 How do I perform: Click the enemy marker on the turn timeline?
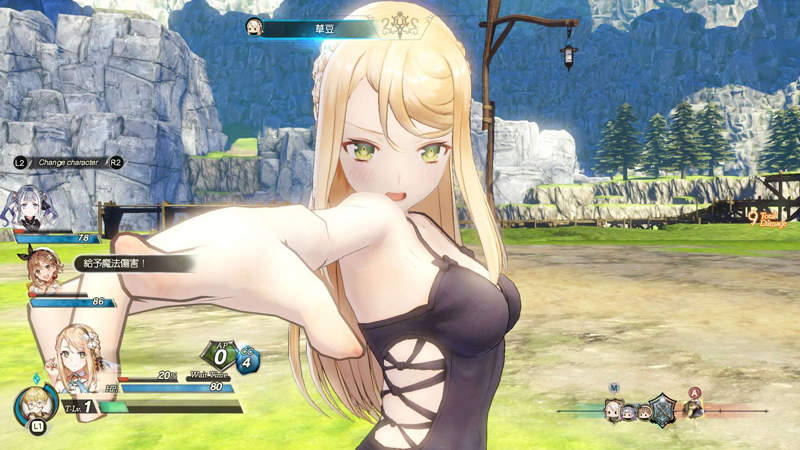695,406
